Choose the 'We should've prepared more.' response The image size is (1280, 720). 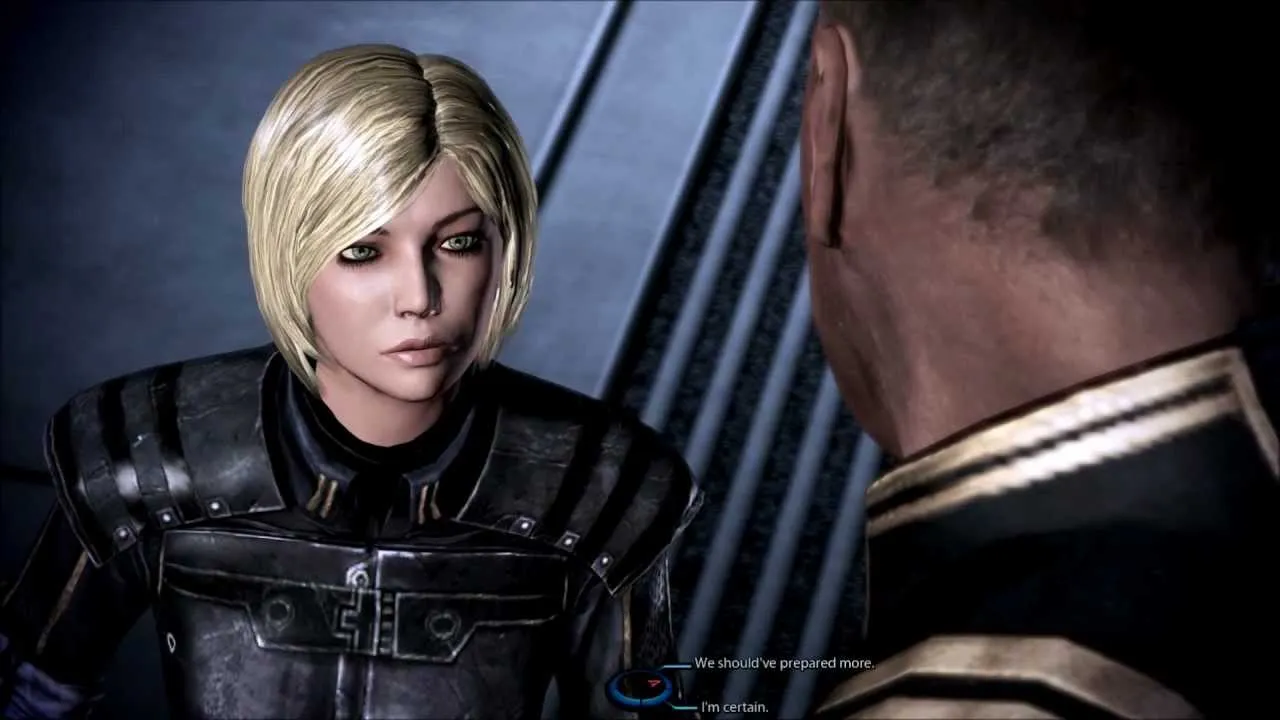[x=785, y=662]
